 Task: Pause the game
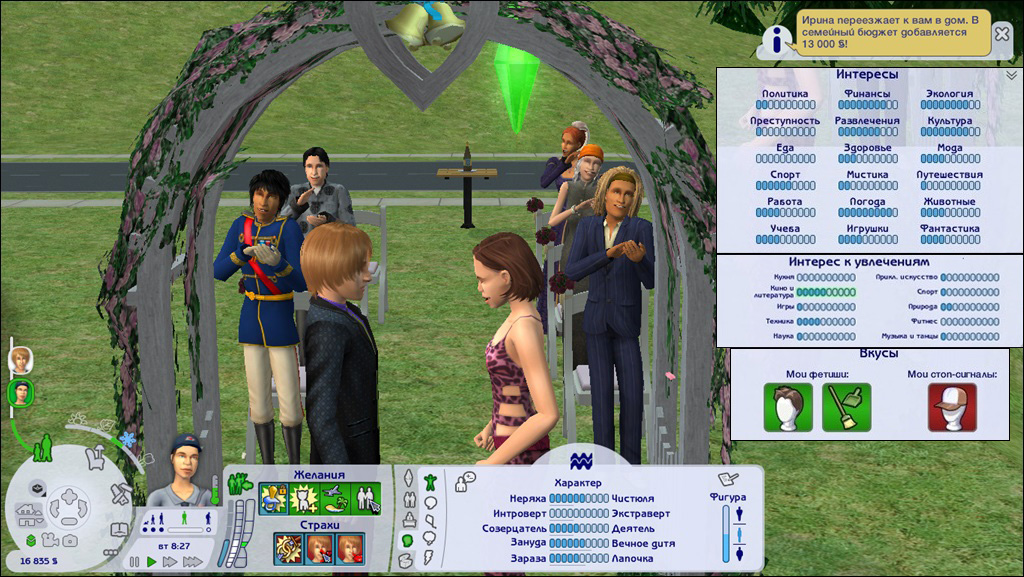point(135,562)
